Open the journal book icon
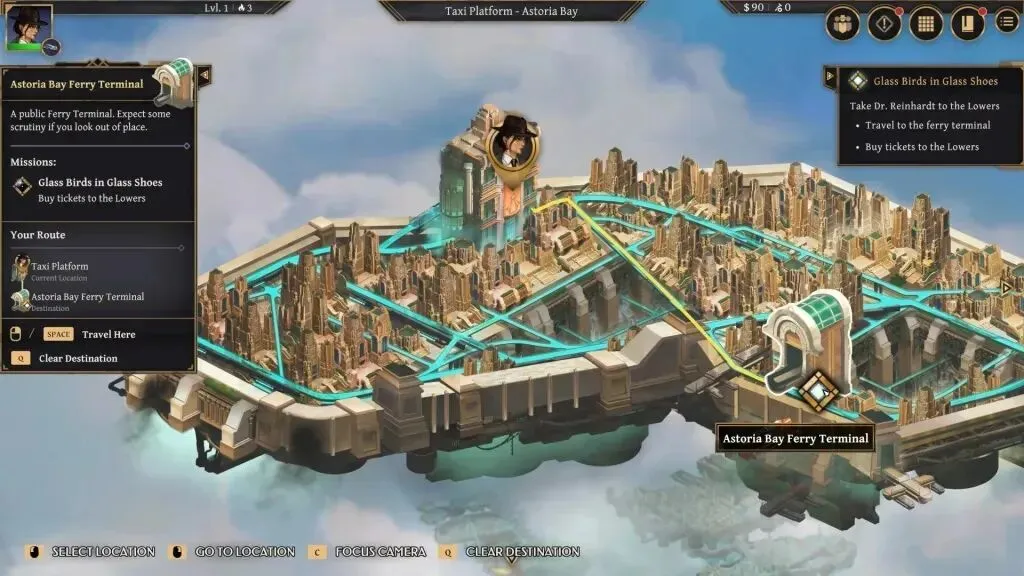This screenshot has width=1024, height=576. click(967, 23)
